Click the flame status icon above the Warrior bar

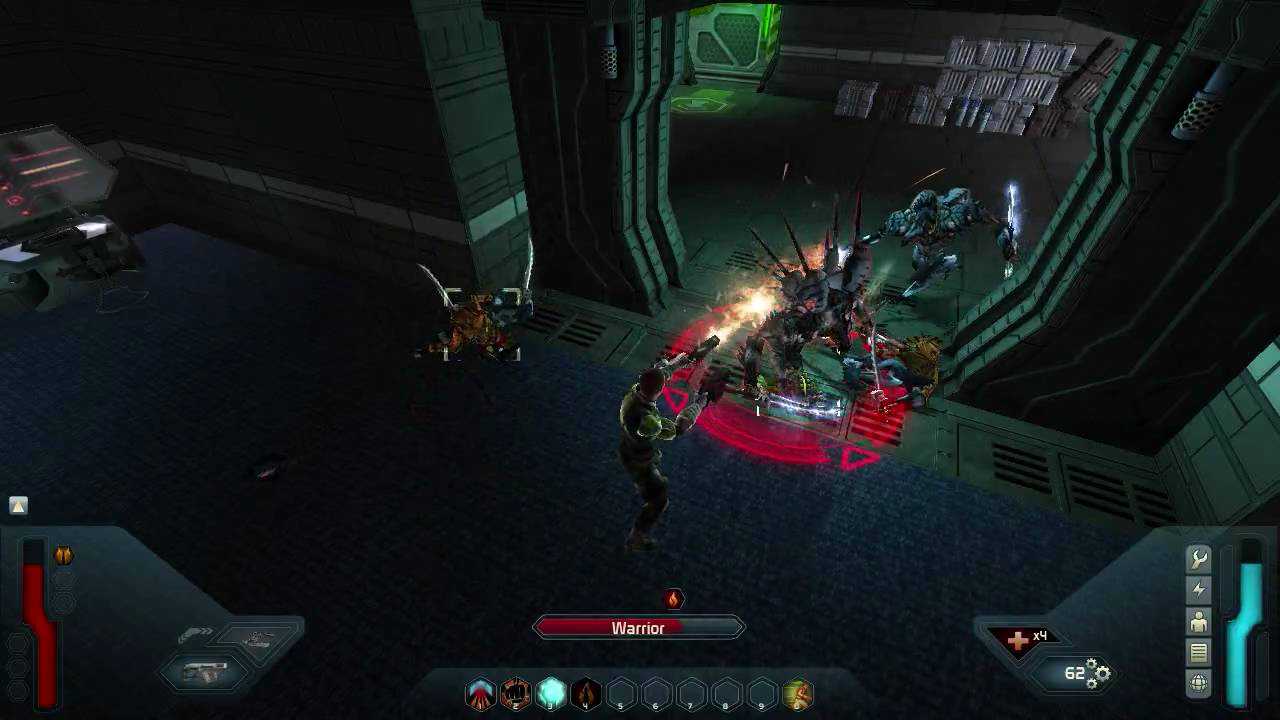pos(674,599)
